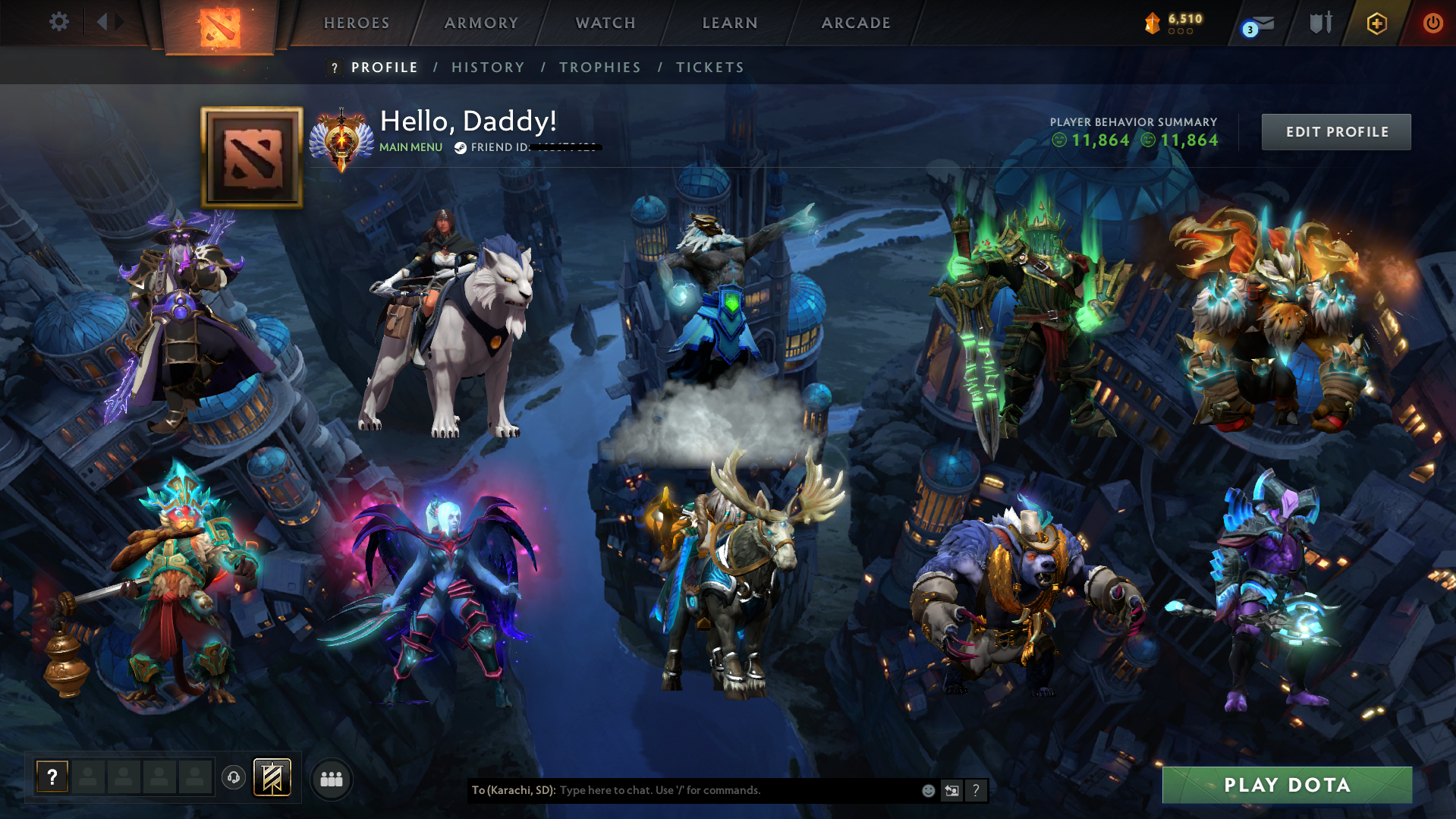This screenshot has width=1456, height=819.
Task: Click the friends list people icon
Action: 332,778
